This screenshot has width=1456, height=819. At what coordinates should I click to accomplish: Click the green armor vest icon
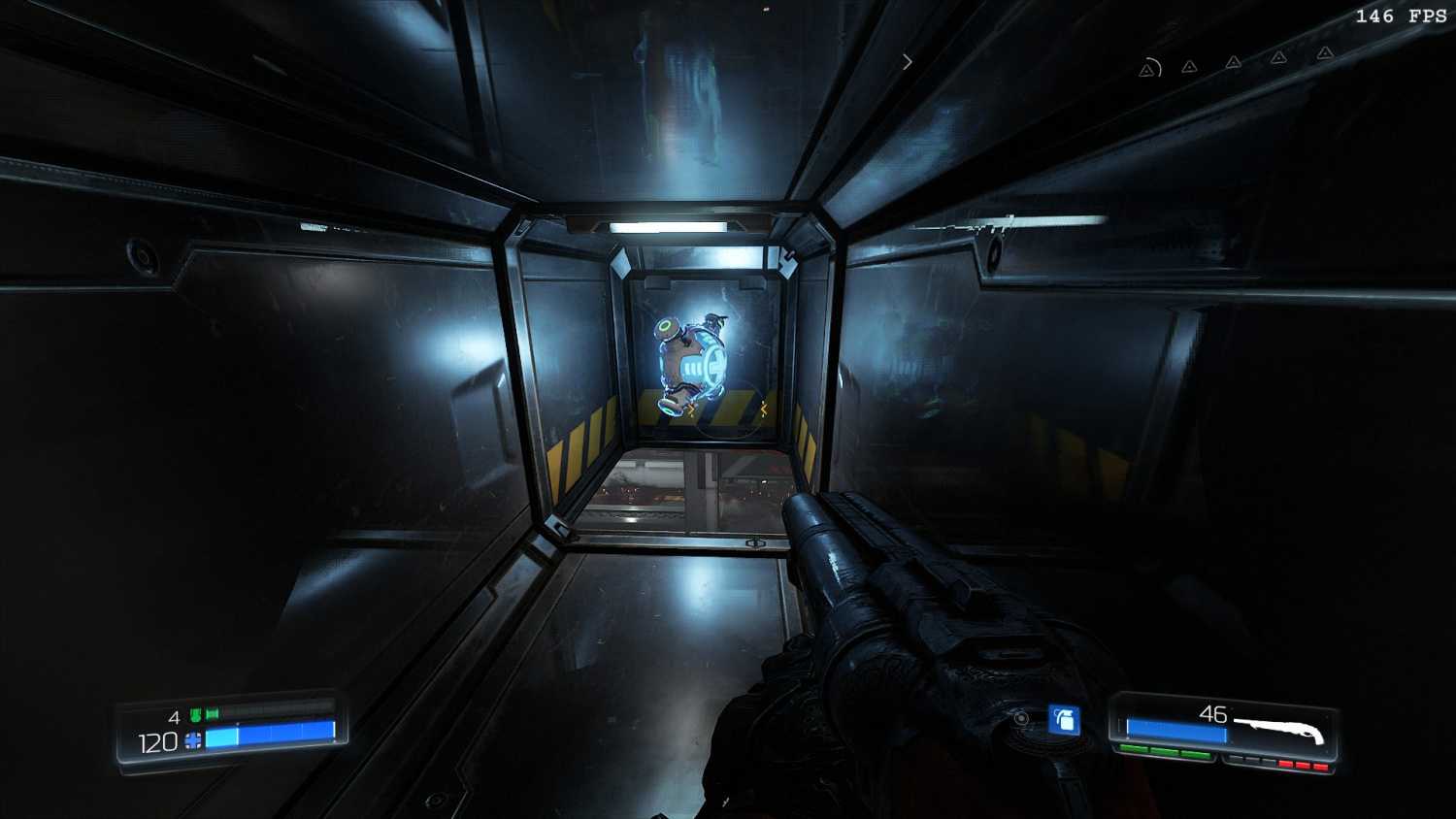(196, 716)
